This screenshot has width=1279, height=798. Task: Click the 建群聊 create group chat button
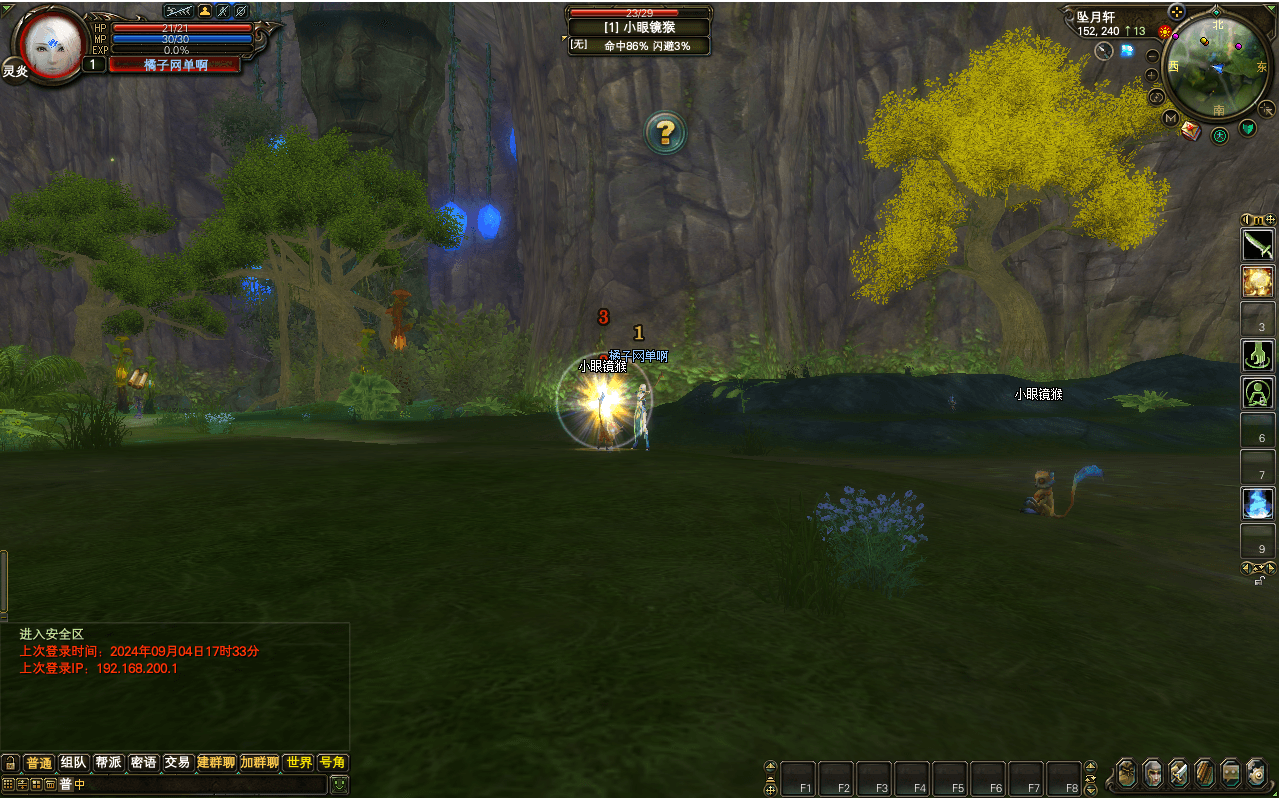tap(216, 763)
